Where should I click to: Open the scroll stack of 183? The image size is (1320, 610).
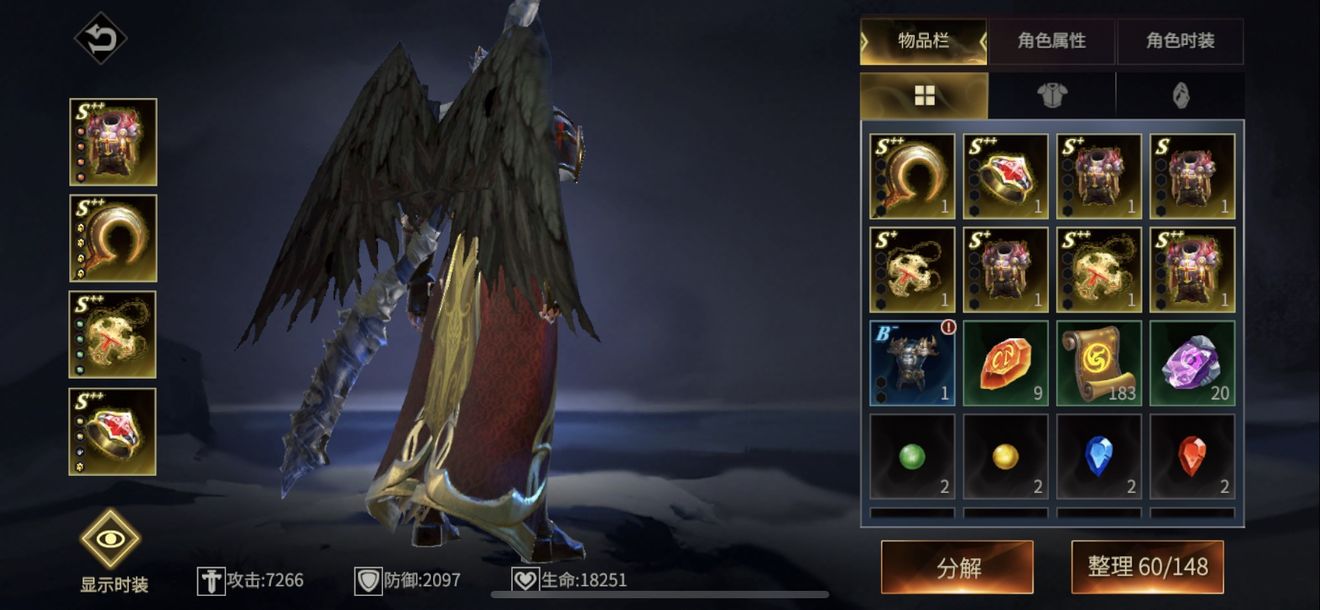click(x=1099, y=363)
